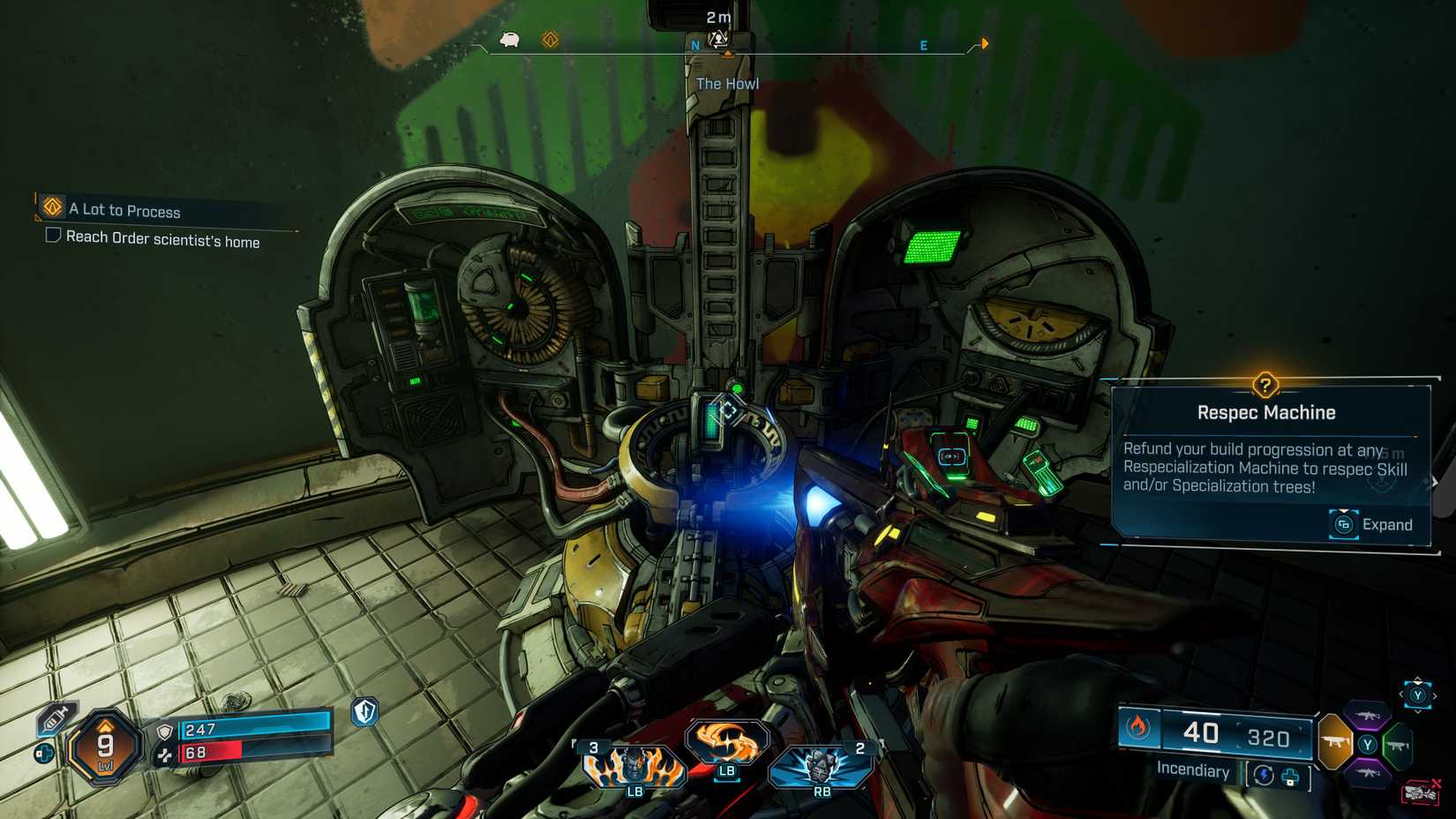Viewport: 1456px width, 819px height.
Task: Click The Howl location label
Action: pyautogui.click(x=727, y=83)
